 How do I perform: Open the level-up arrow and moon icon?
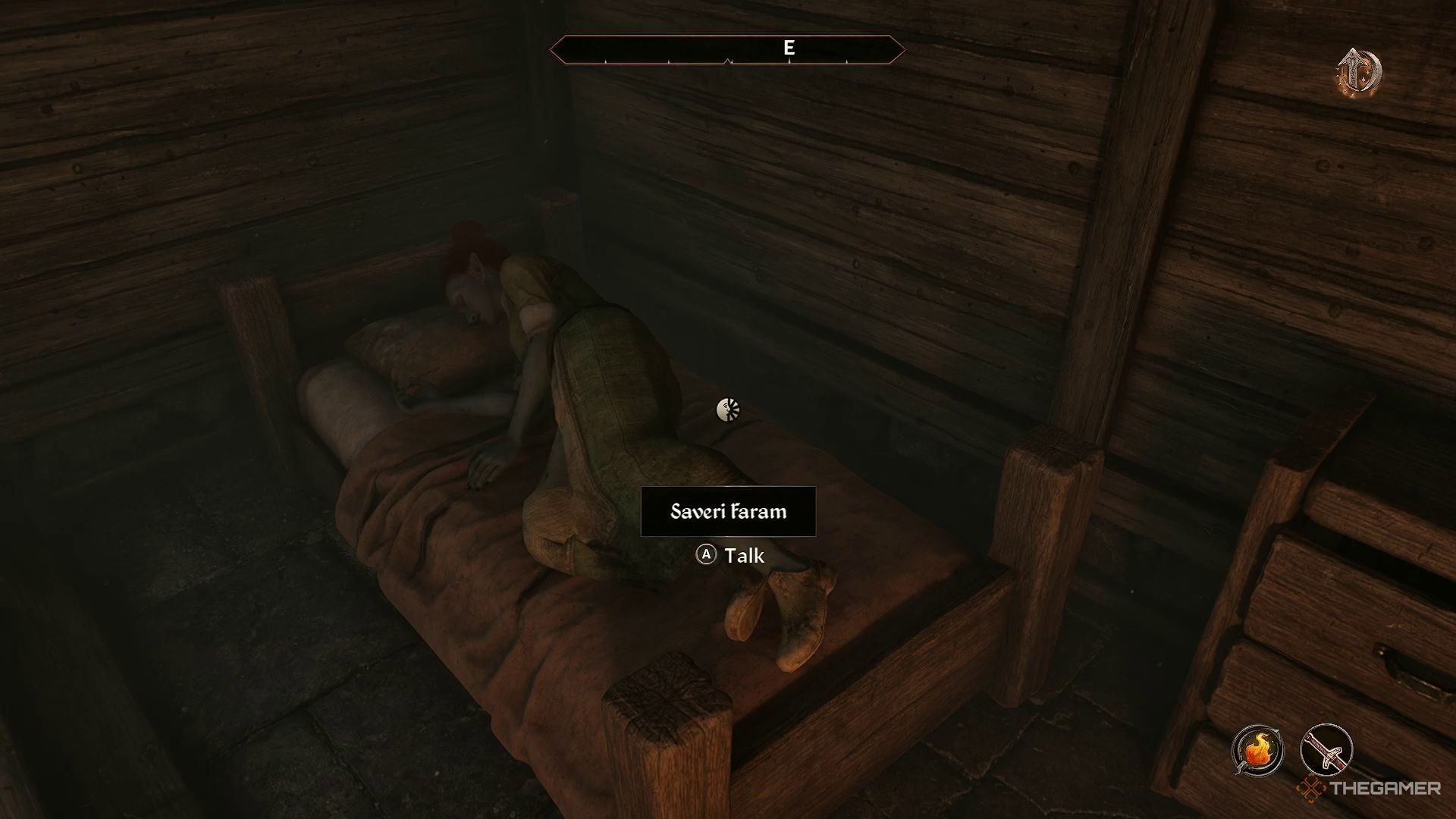(x=1360, y=73)
